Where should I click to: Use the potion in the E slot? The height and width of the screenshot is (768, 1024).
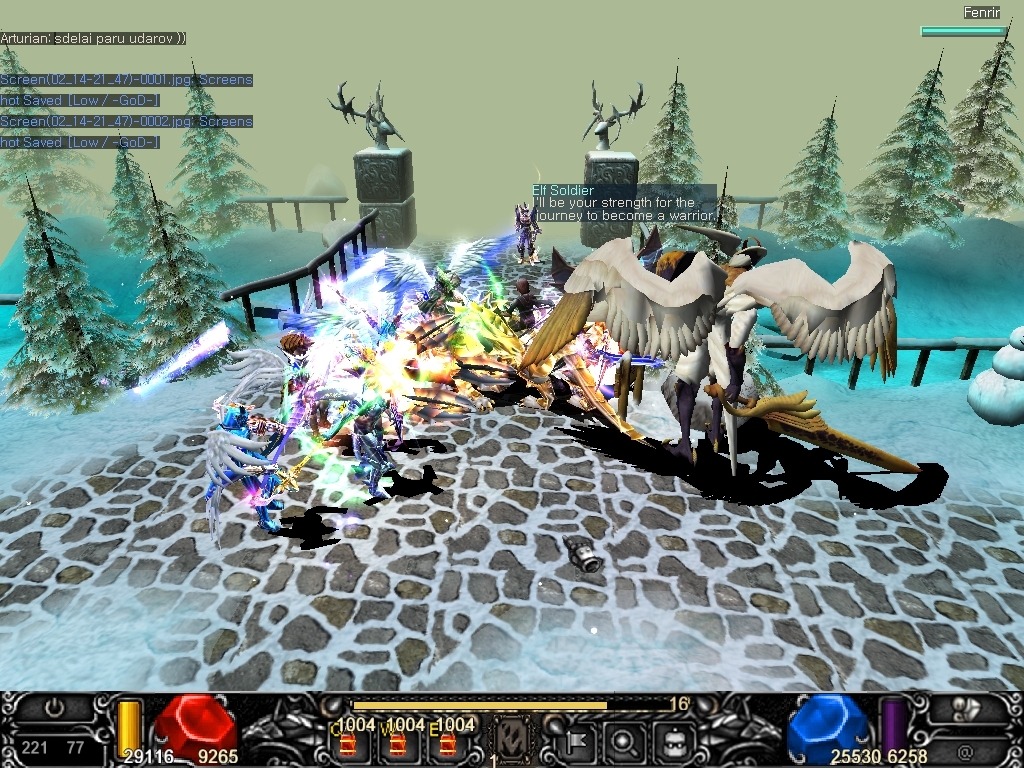click(x=447, y=742)
